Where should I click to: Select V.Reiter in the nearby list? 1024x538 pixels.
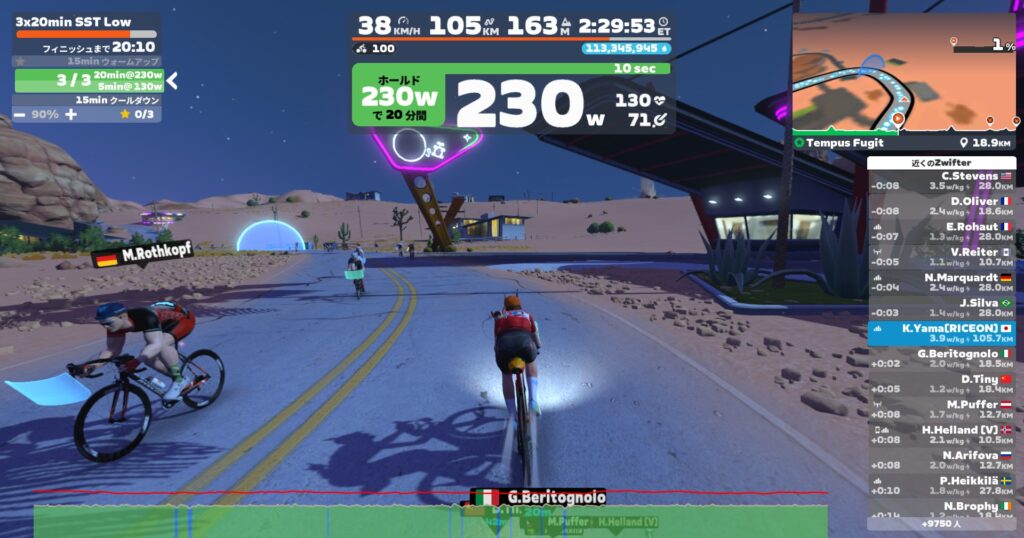(941, 257)
